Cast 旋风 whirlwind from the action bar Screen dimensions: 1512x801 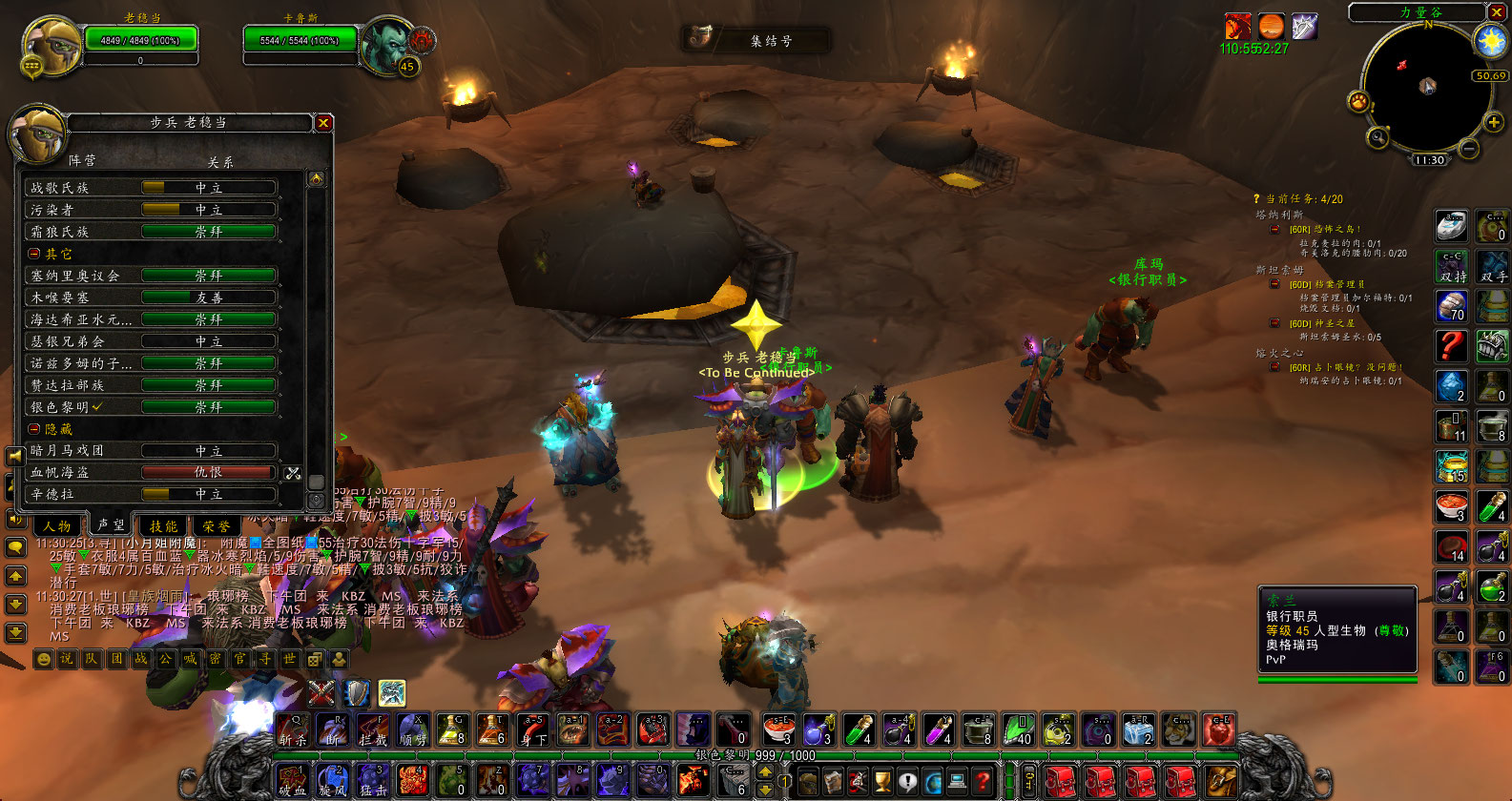pos(332,781)
